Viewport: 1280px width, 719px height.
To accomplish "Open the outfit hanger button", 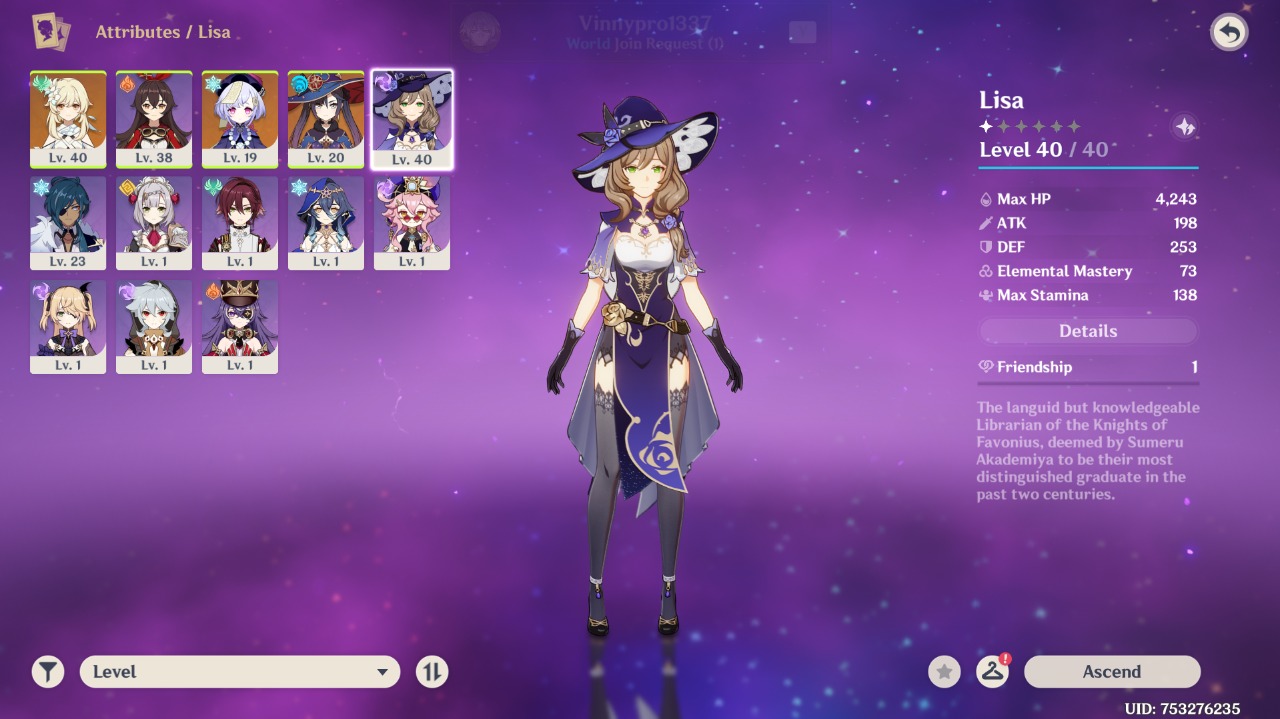I will pyautogui.click(x=992, y=672).
